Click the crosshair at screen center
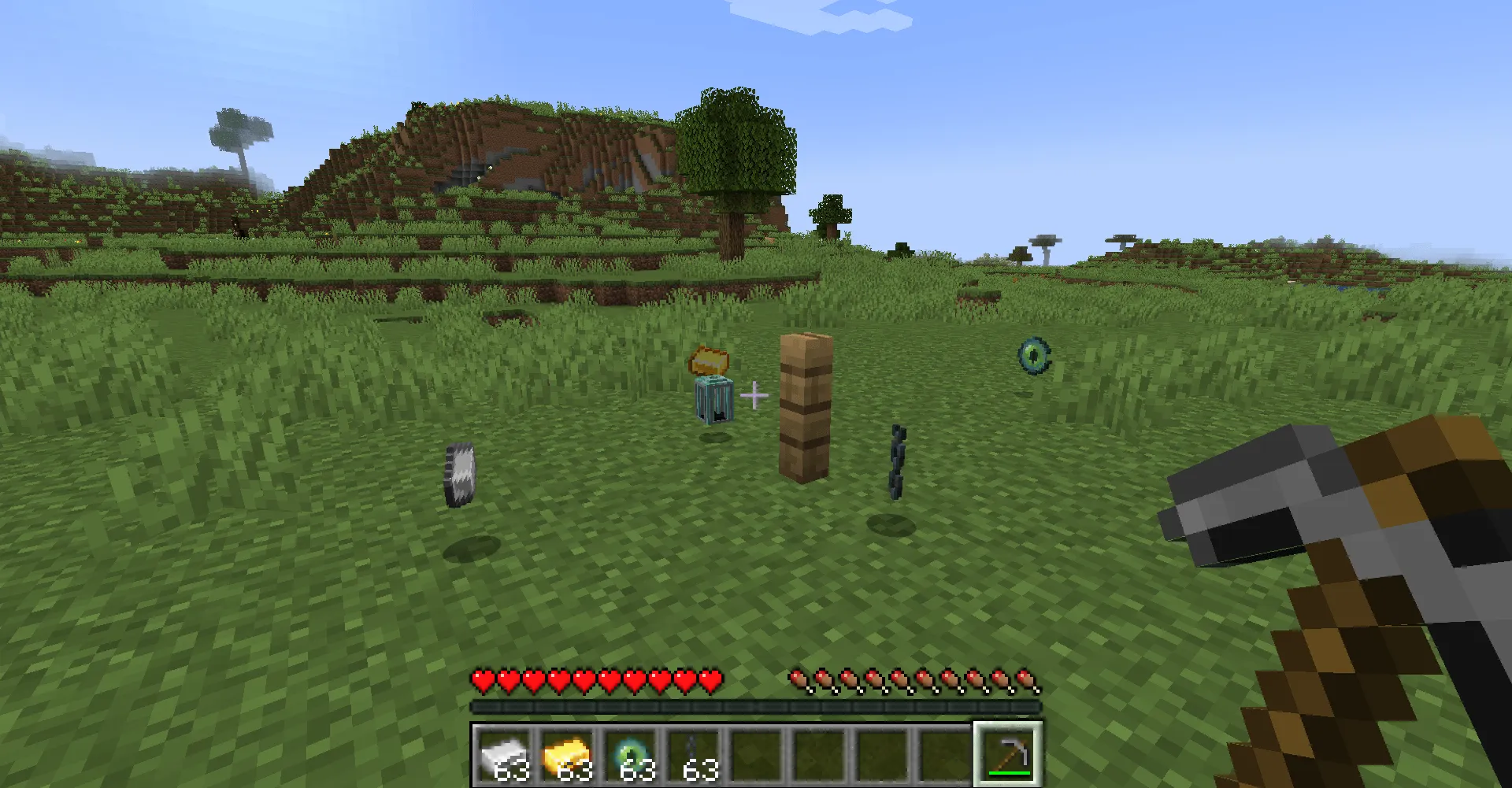1512x788 pixels. [x=755, y=394]
